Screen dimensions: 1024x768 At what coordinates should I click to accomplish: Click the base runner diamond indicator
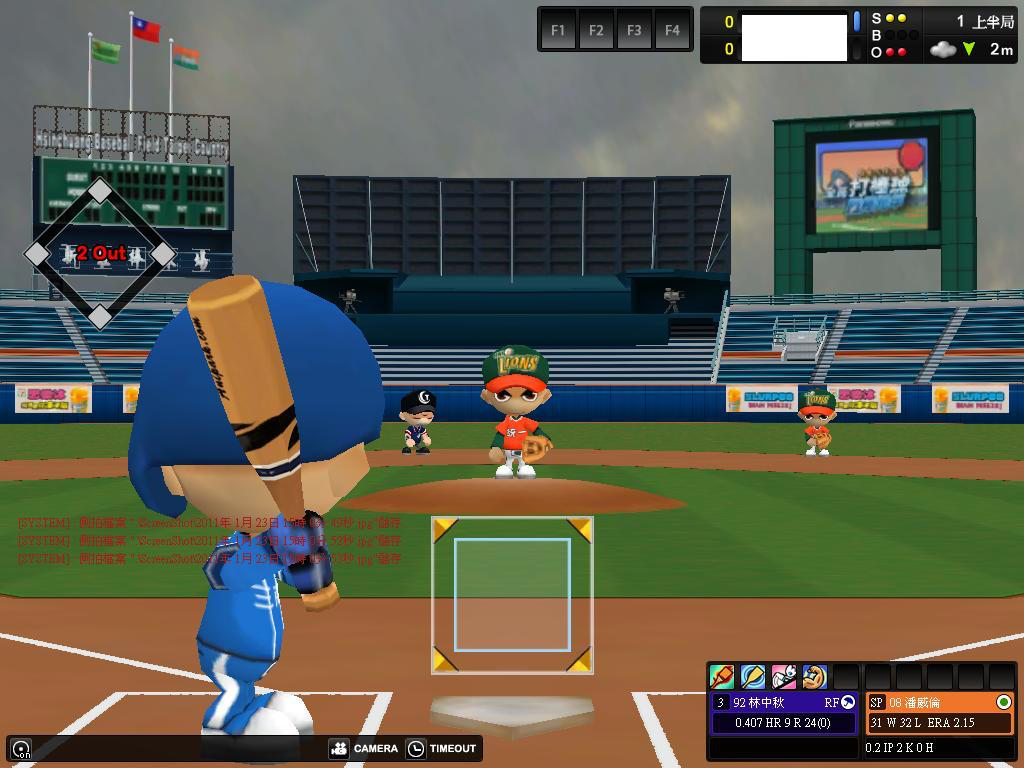pyautogui.click(x=100, y=254)
